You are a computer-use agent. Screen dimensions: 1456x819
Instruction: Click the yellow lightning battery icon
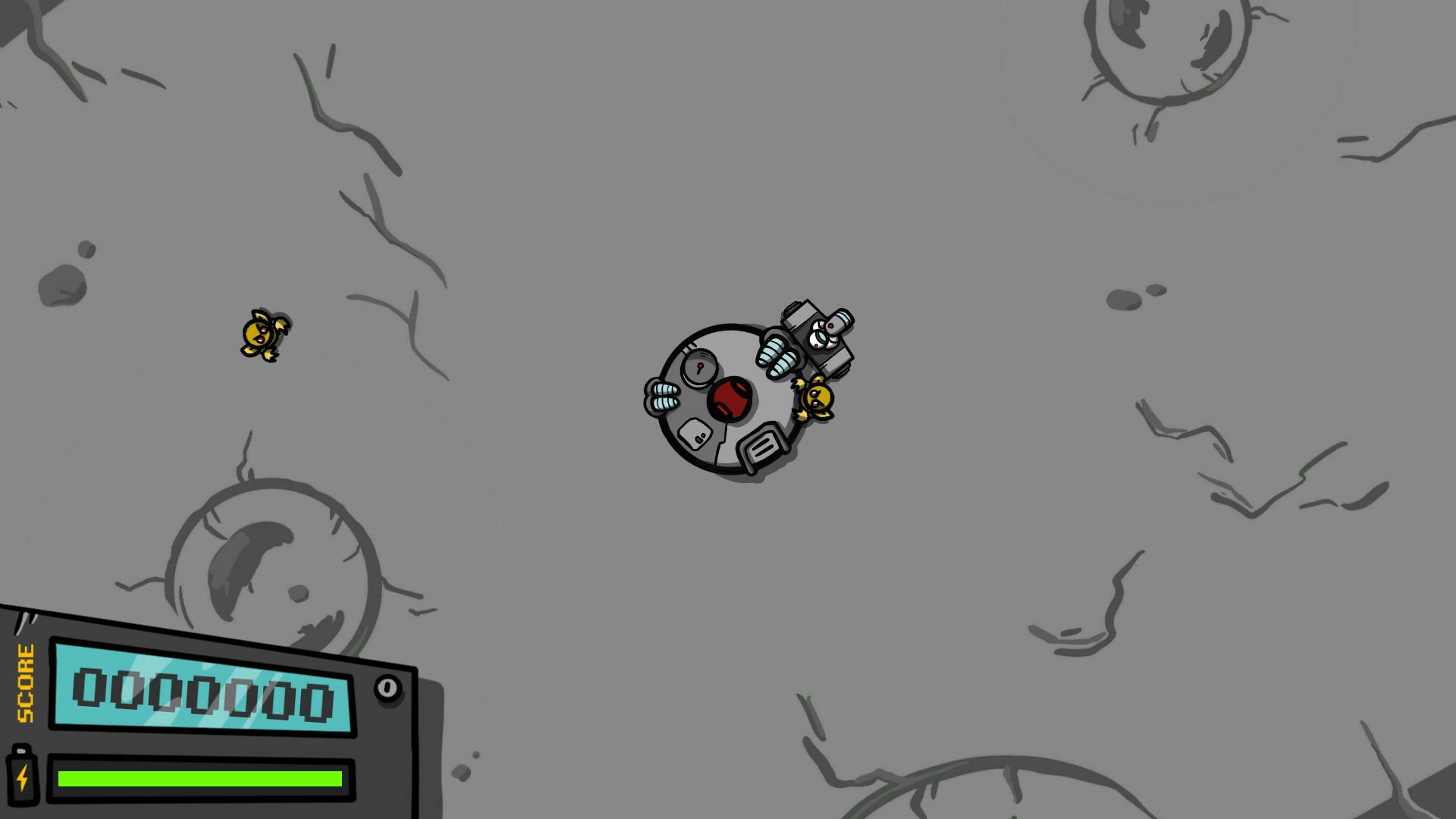23,778
